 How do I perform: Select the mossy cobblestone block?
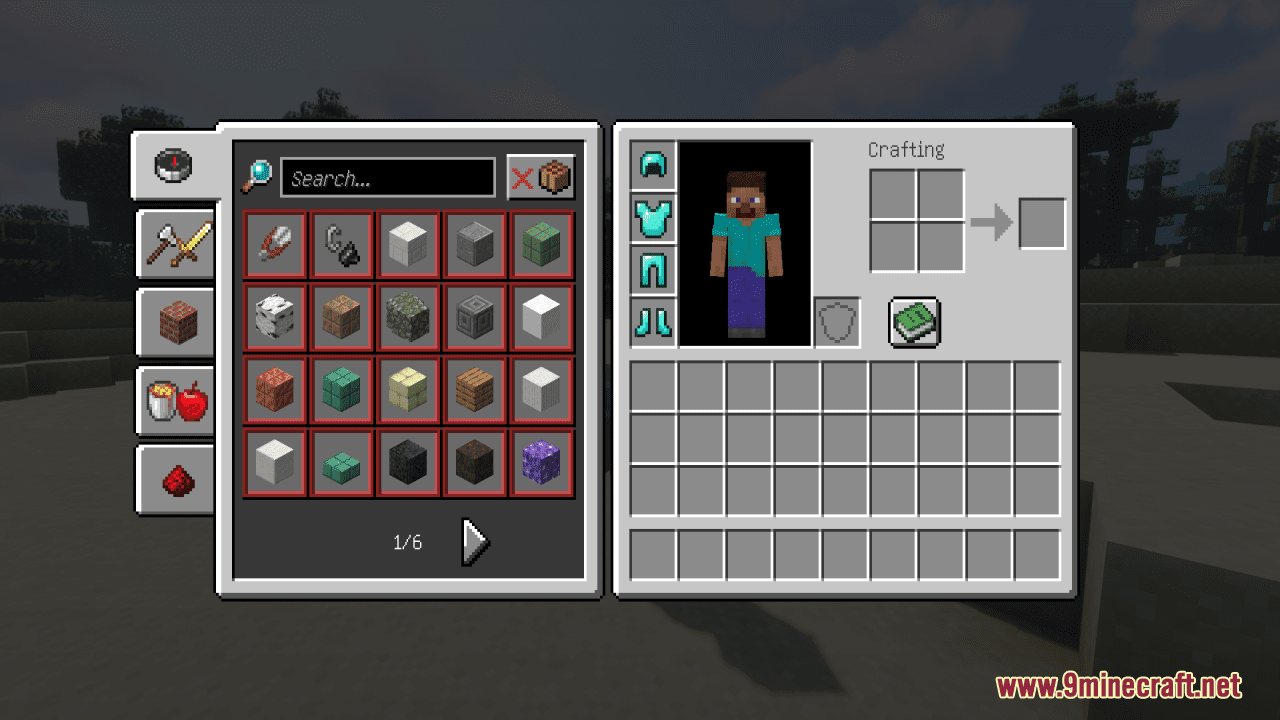pos(408,317)
